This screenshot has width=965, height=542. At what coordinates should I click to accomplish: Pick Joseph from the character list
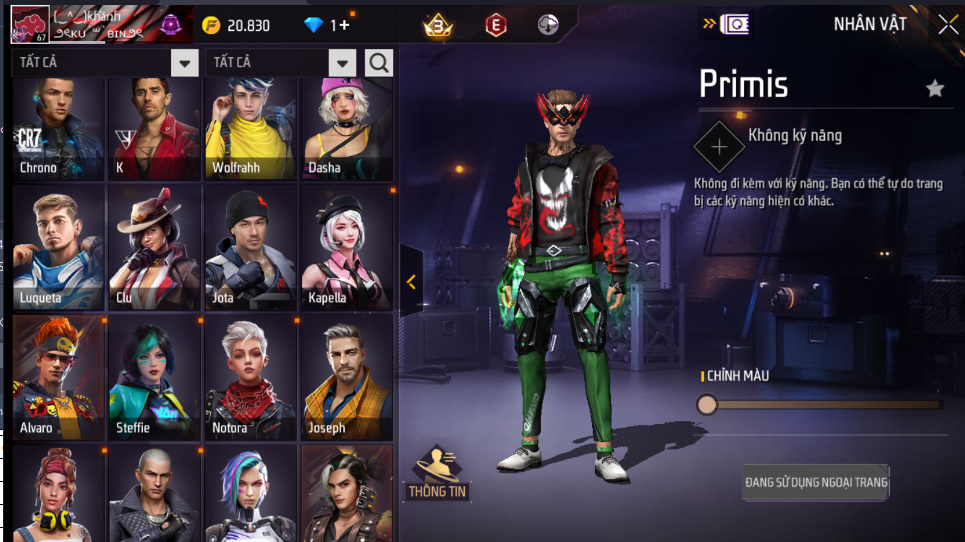coord(346,378)
